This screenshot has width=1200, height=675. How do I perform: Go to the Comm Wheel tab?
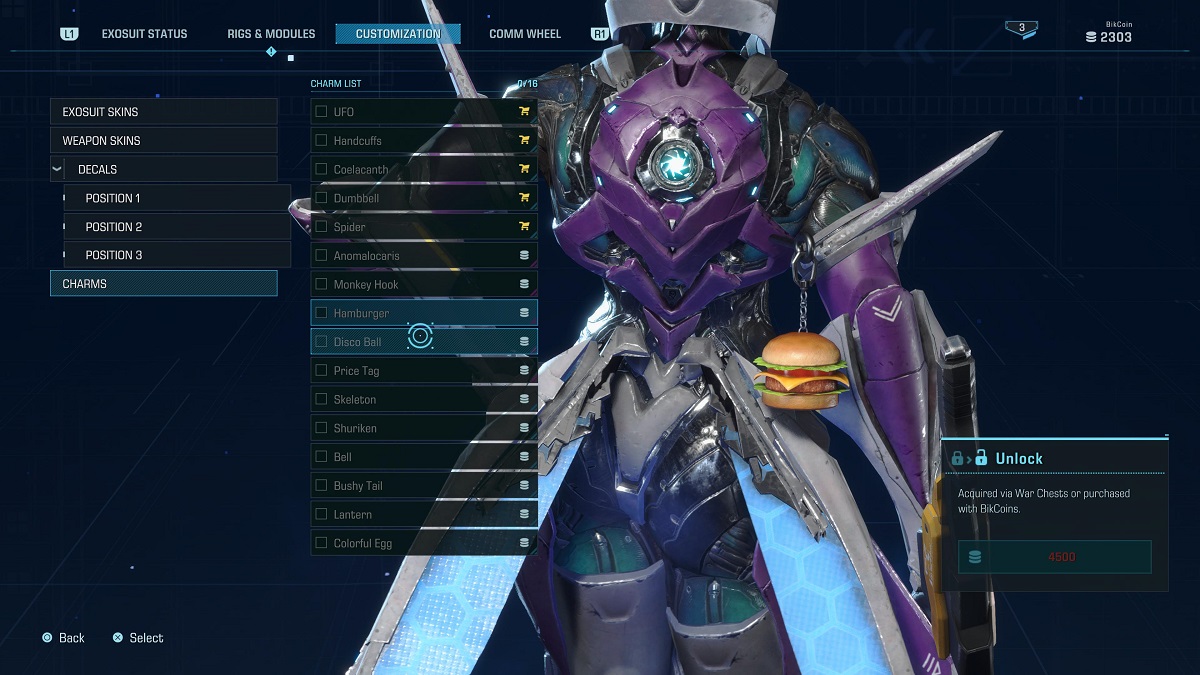click(525, 34)
